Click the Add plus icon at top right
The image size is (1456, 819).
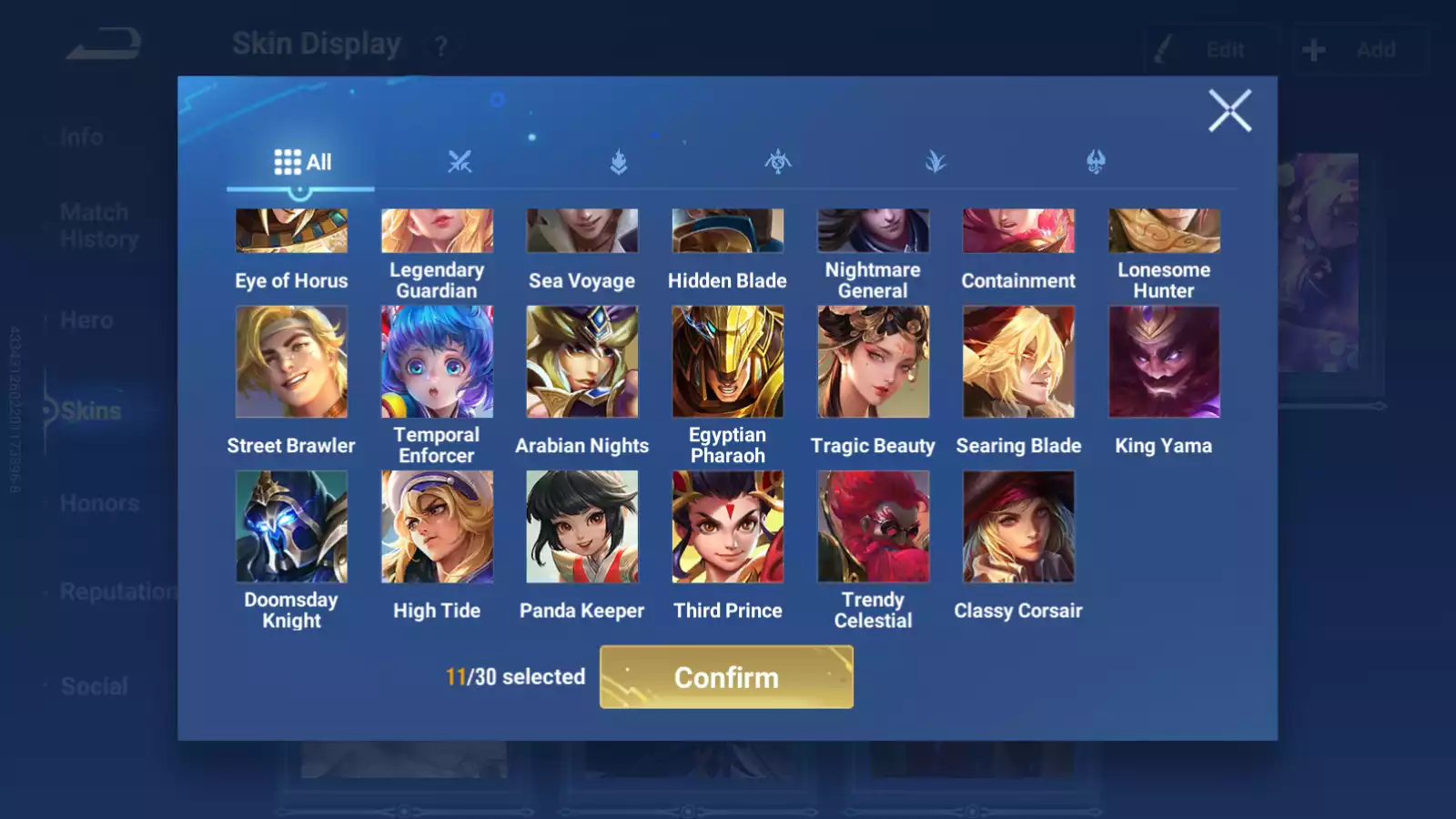1312,50
